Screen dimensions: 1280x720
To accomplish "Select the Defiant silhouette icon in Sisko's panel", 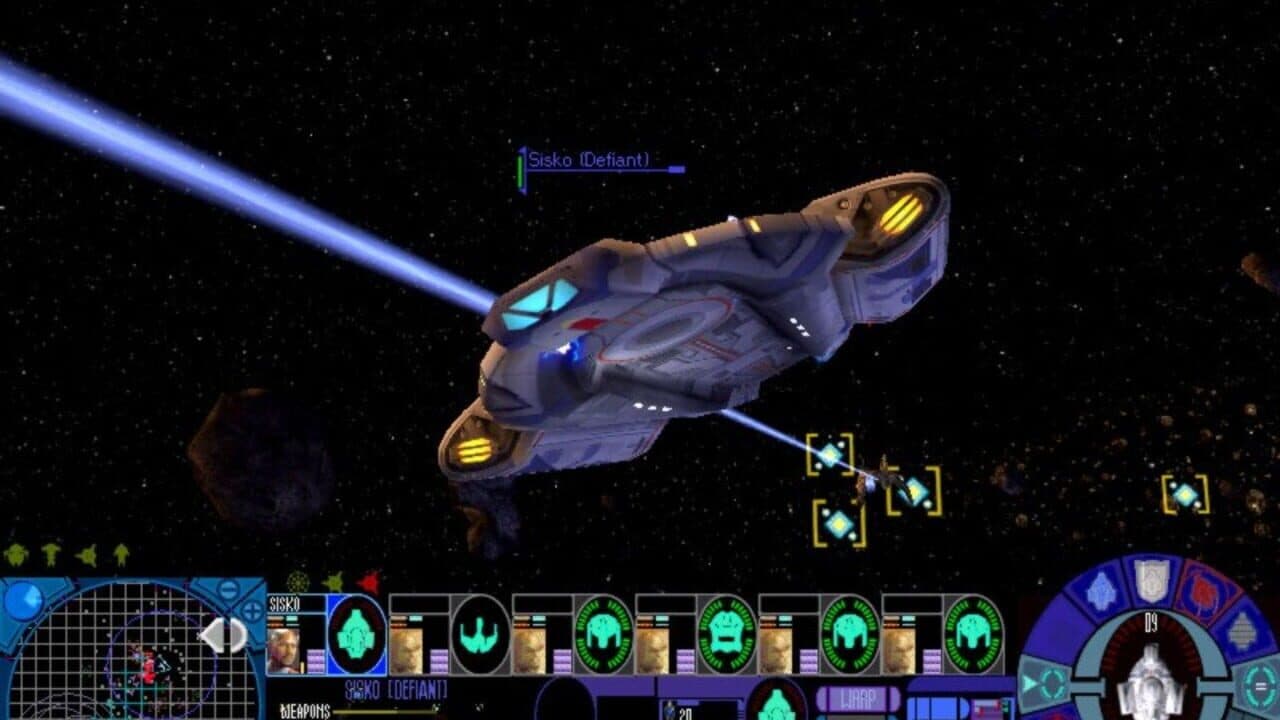I will coord(355,633).
